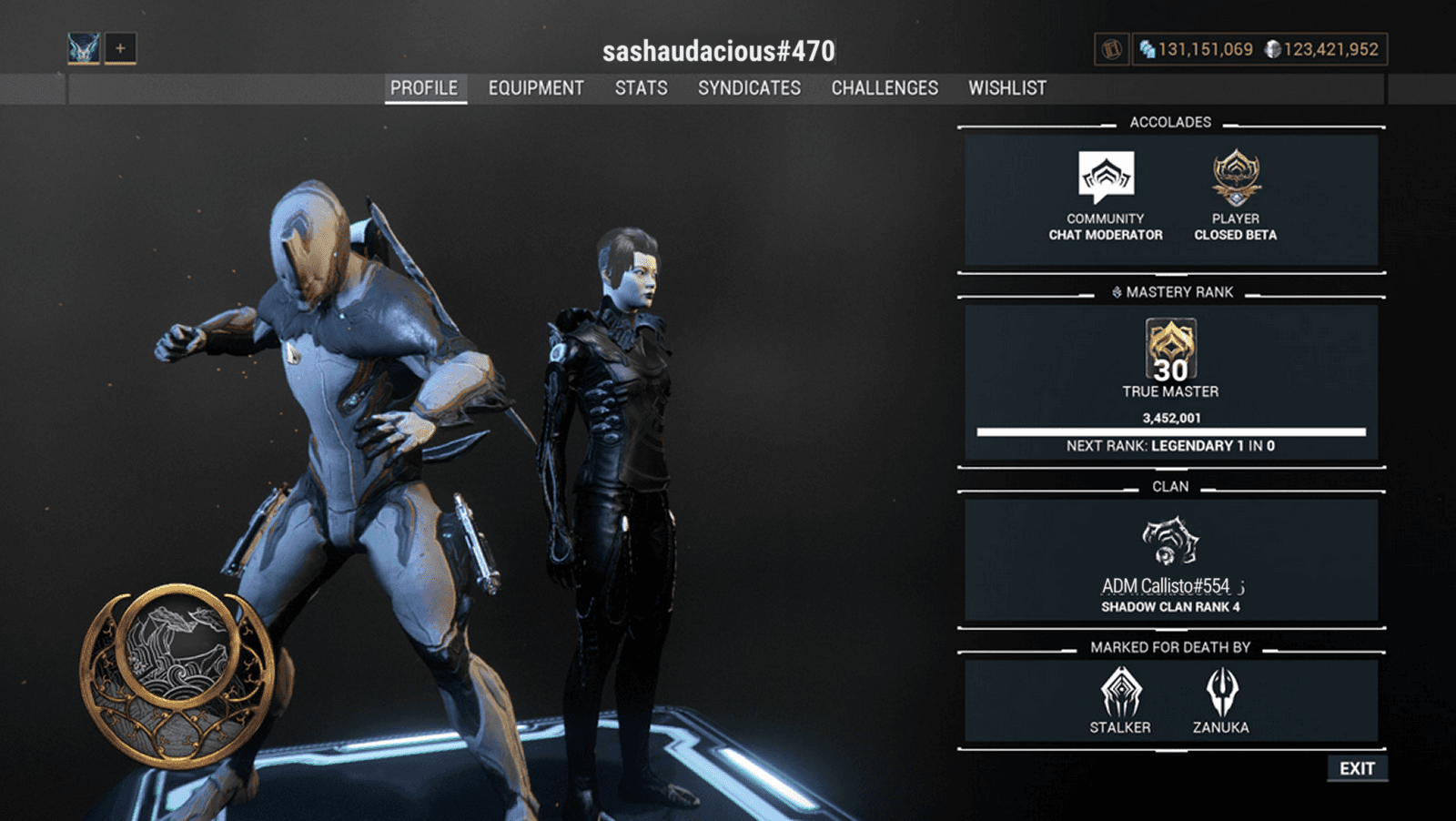Click the plus button beside the avatar
Viewport: 1456px width, 821px height.
(120, 48)
